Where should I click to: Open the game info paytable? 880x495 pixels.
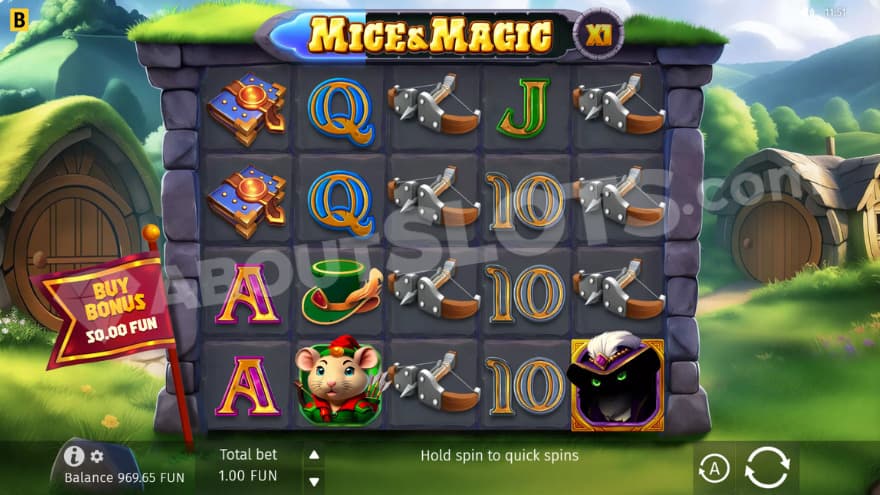[x=74, y=456]
